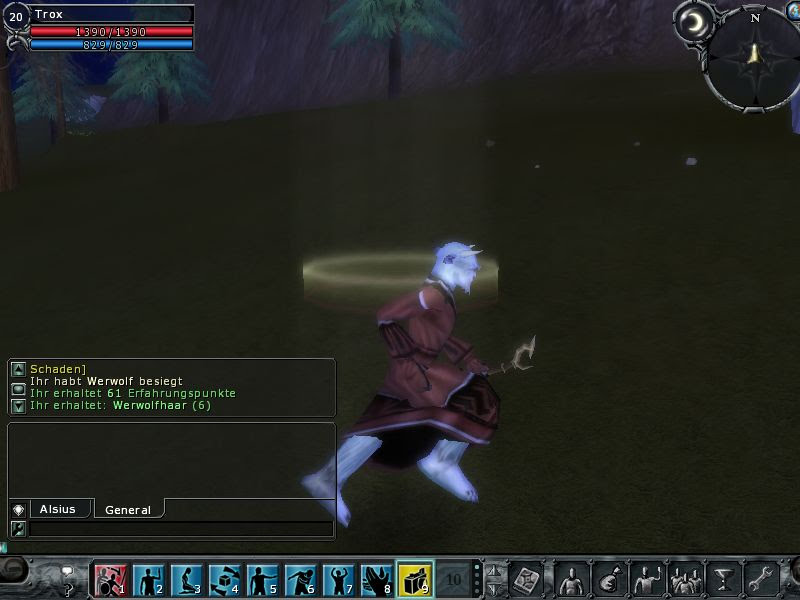The height and width of the screenshot is (600, 800).
Task: Use the winged skill in slot 8
Action: pyautogui.click(x=376, y=579)
